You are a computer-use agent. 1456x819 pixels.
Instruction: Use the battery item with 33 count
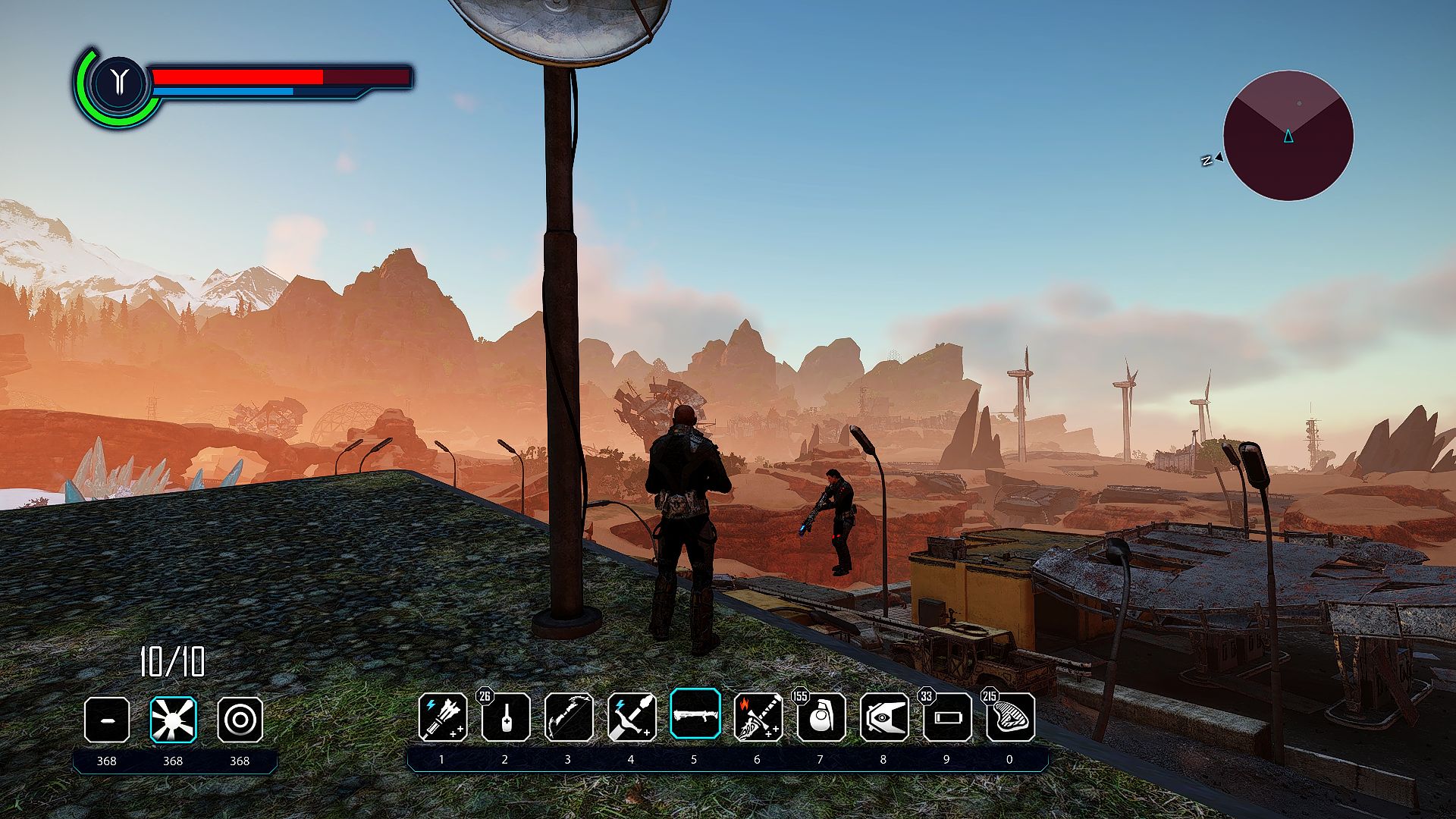[x=946, y=717]
